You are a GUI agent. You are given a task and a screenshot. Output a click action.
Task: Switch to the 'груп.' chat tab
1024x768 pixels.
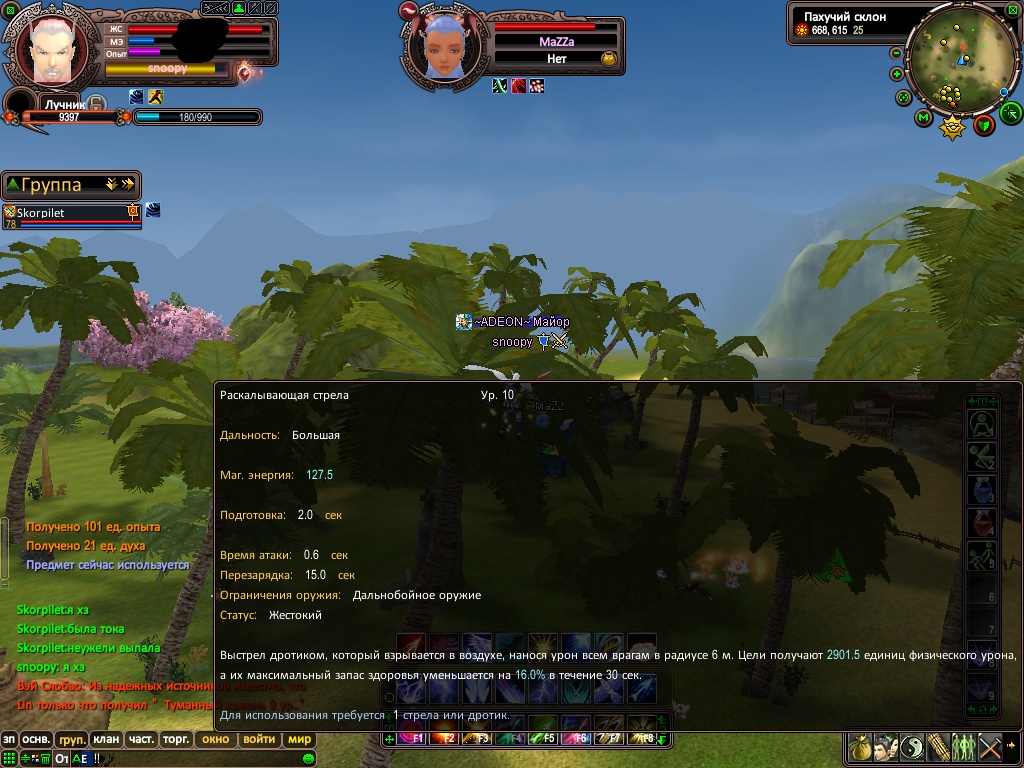(71, 740)
